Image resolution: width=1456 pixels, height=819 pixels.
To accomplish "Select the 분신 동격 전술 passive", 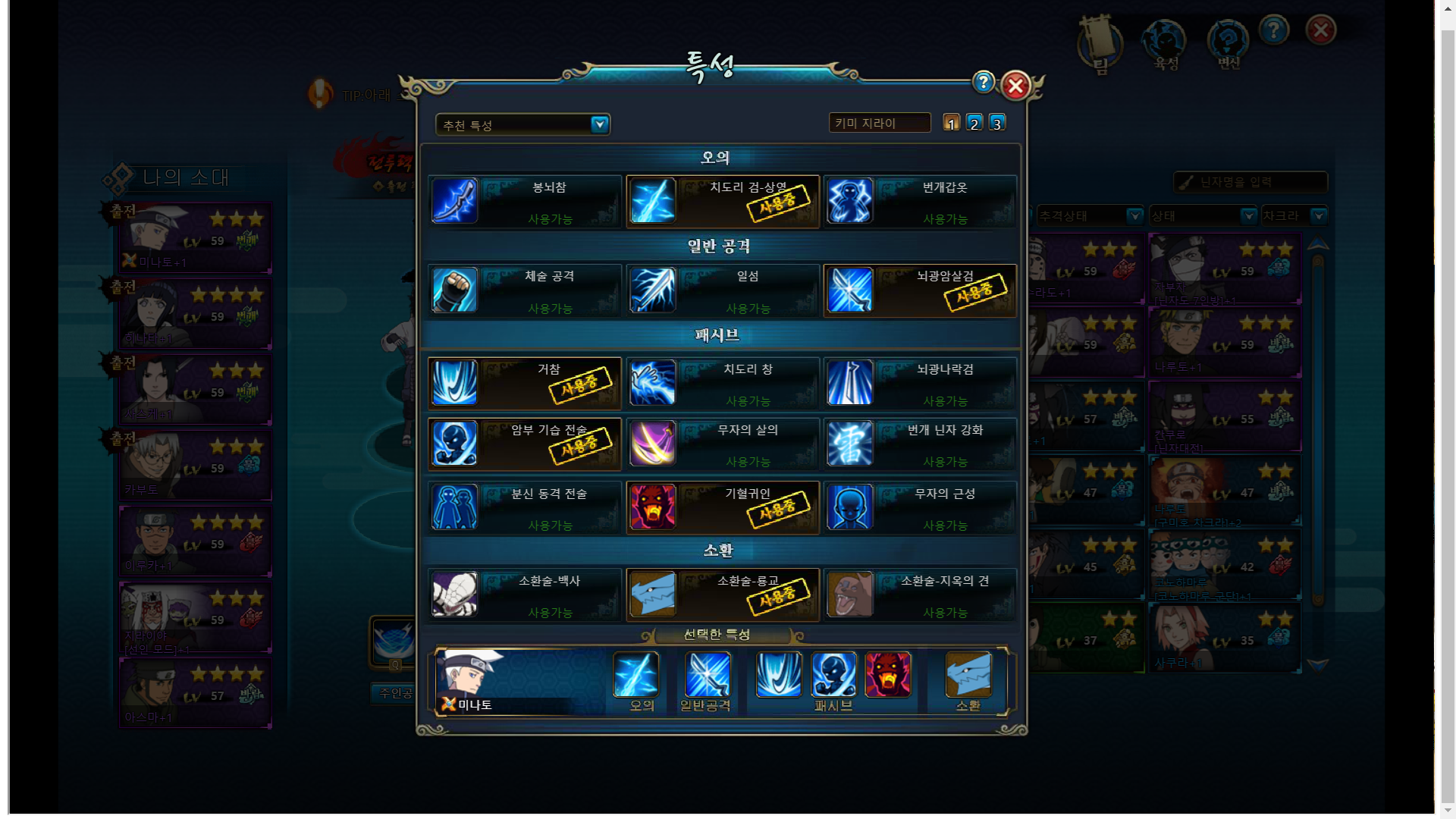I will (525, 508).
